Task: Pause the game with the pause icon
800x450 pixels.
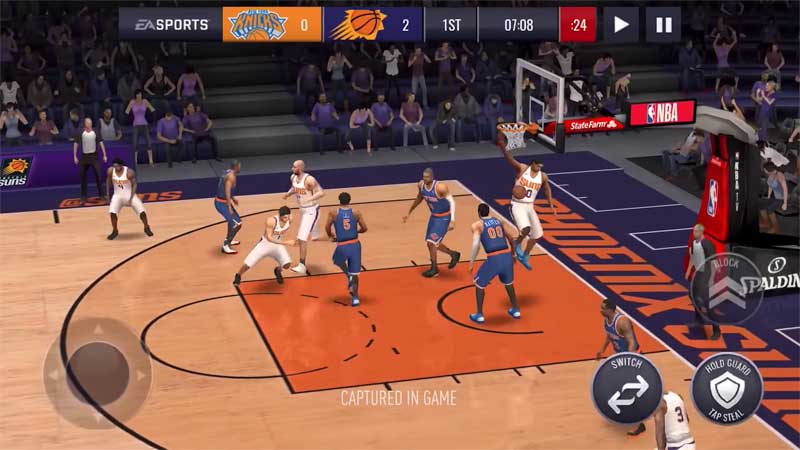Action: [663, 24]
